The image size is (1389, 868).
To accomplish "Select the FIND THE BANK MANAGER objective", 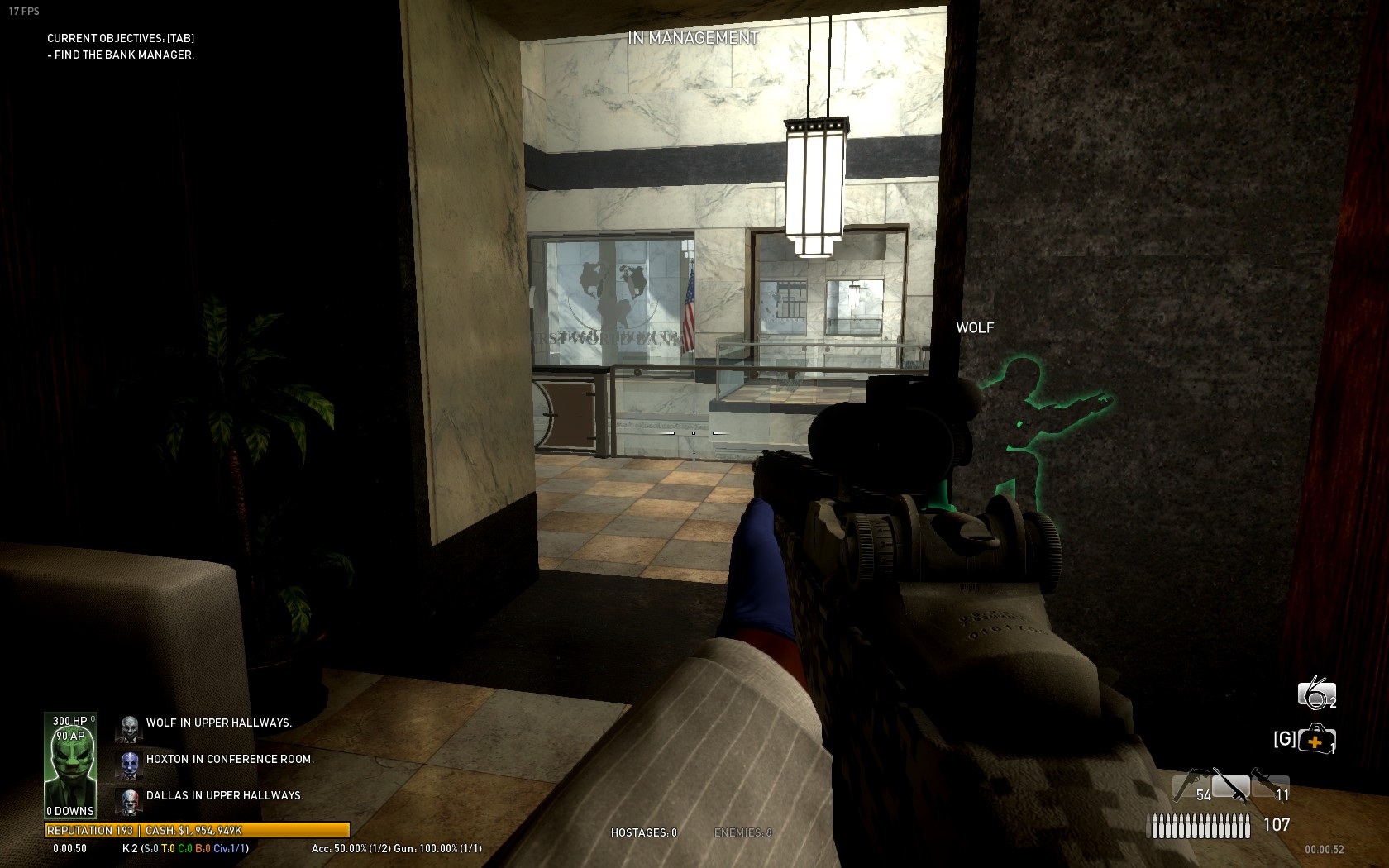I will pos(122,56).
